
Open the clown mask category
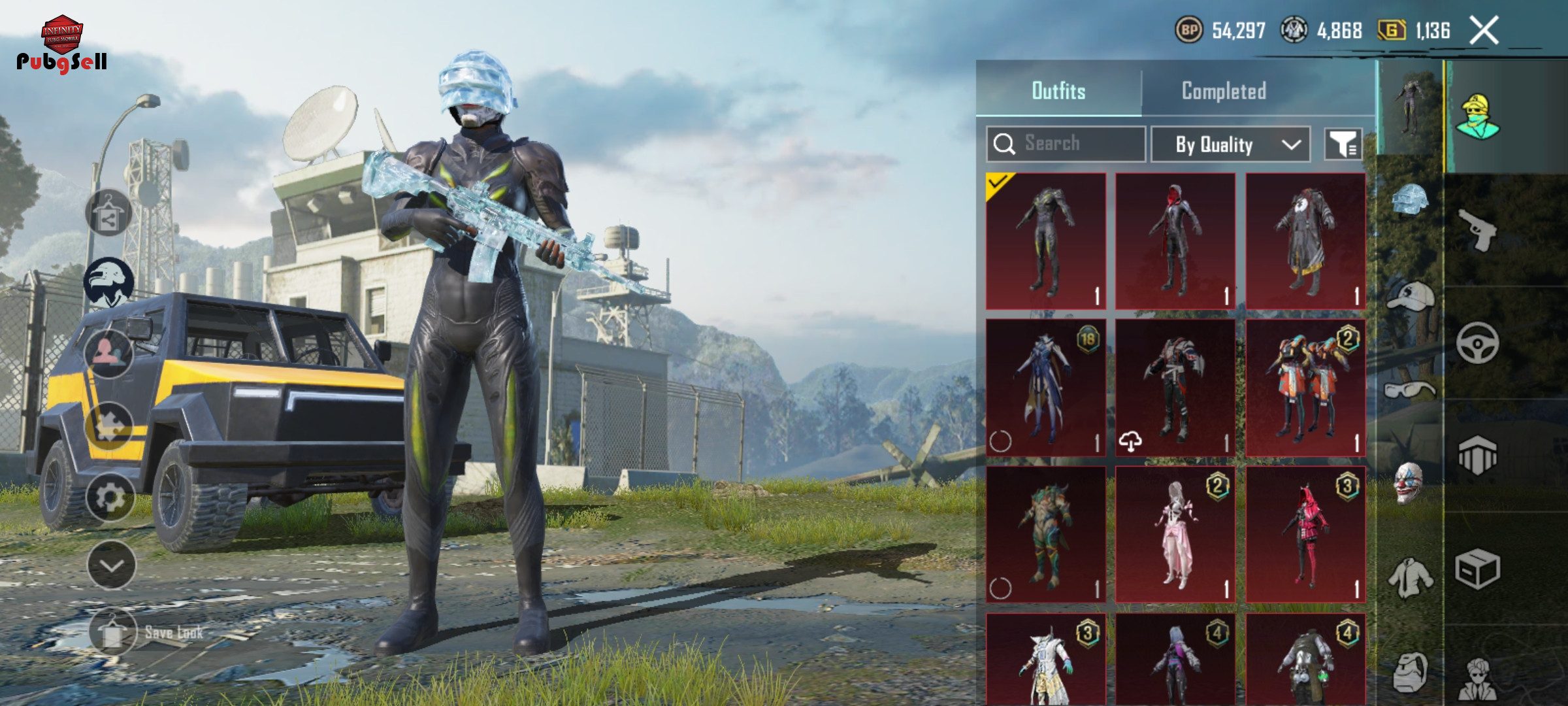click(1409, 482)
